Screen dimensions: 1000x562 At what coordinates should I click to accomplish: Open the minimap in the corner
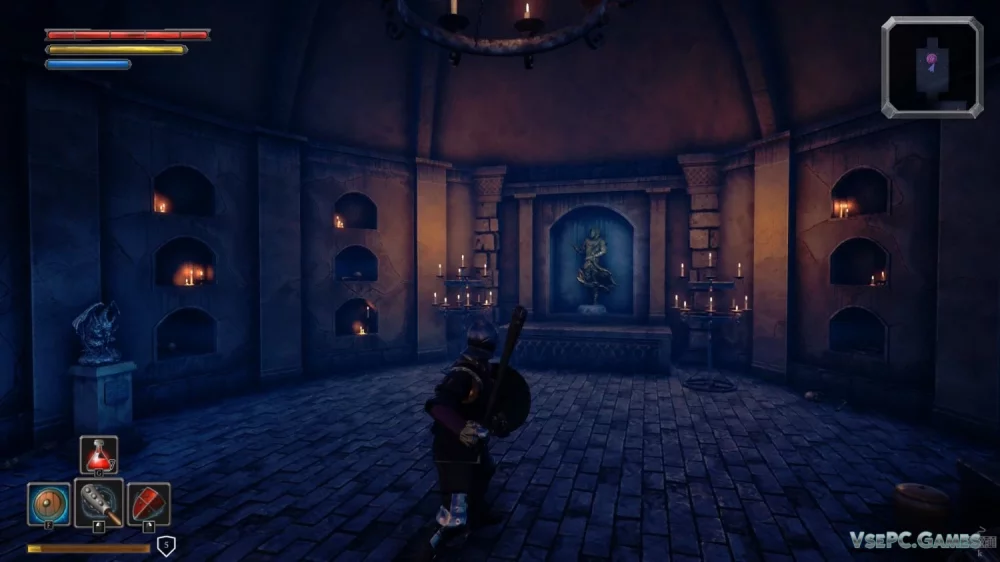click(x=932, y=67)
